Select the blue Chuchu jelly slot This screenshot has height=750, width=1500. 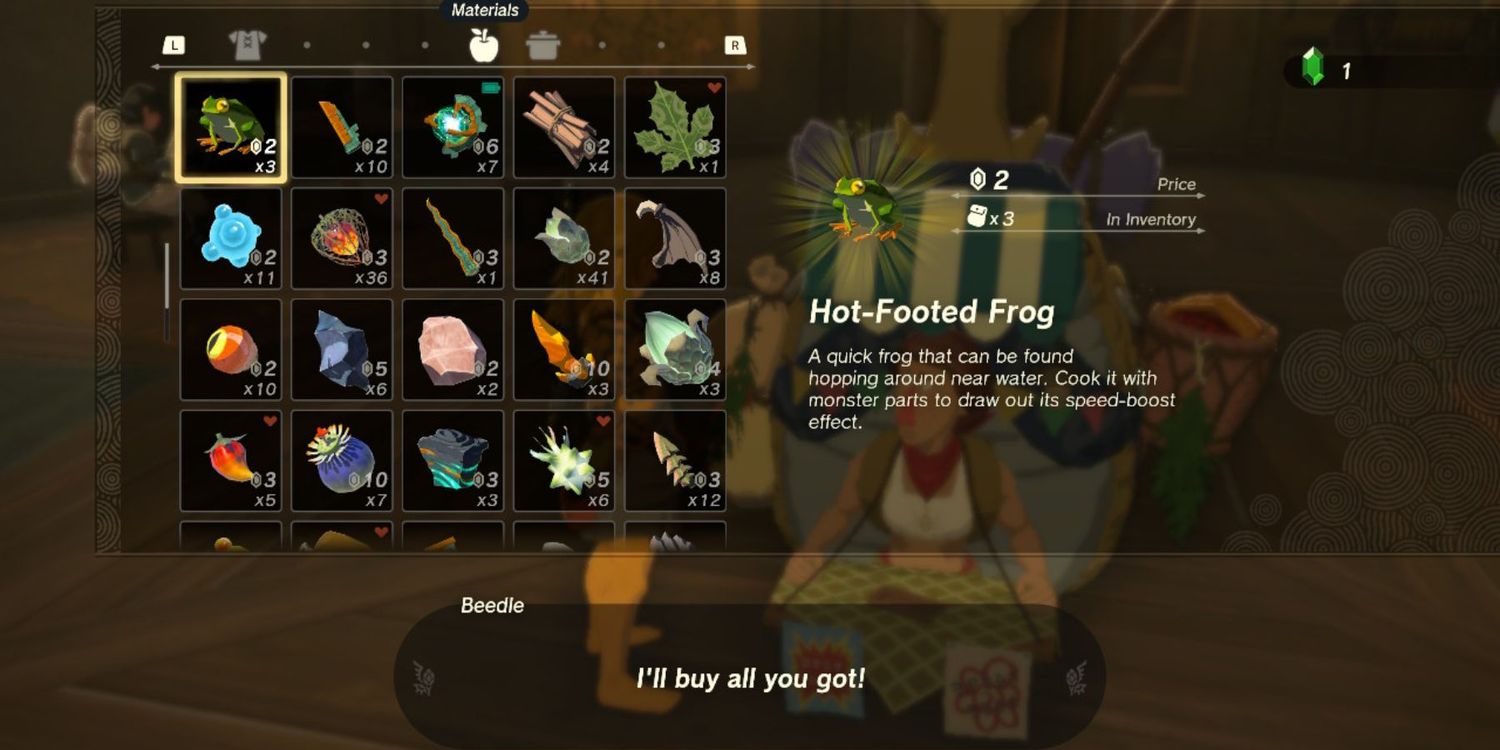231,239
